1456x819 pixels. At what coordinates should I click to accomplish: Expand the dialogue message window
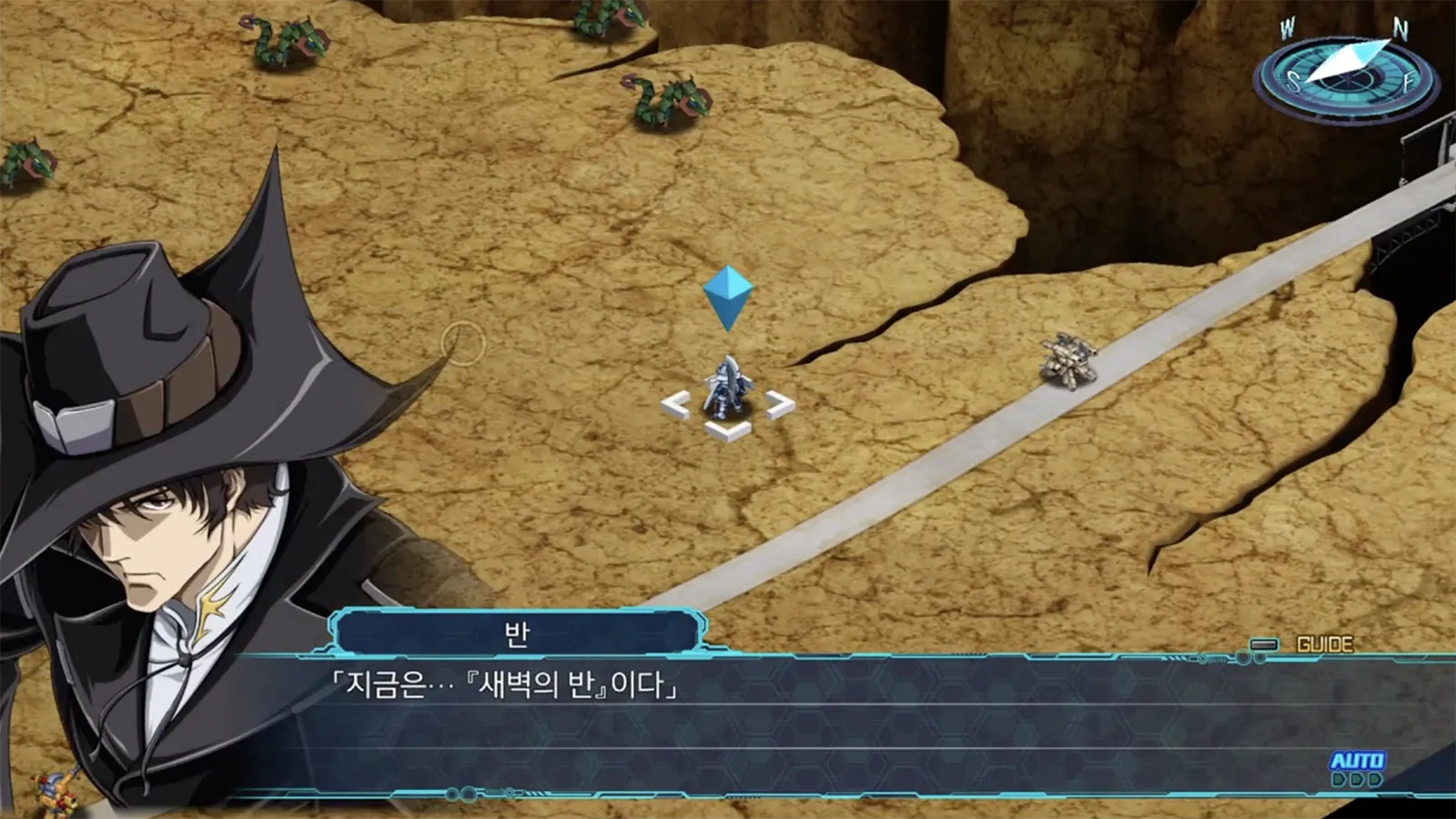(x=773, y=719)
